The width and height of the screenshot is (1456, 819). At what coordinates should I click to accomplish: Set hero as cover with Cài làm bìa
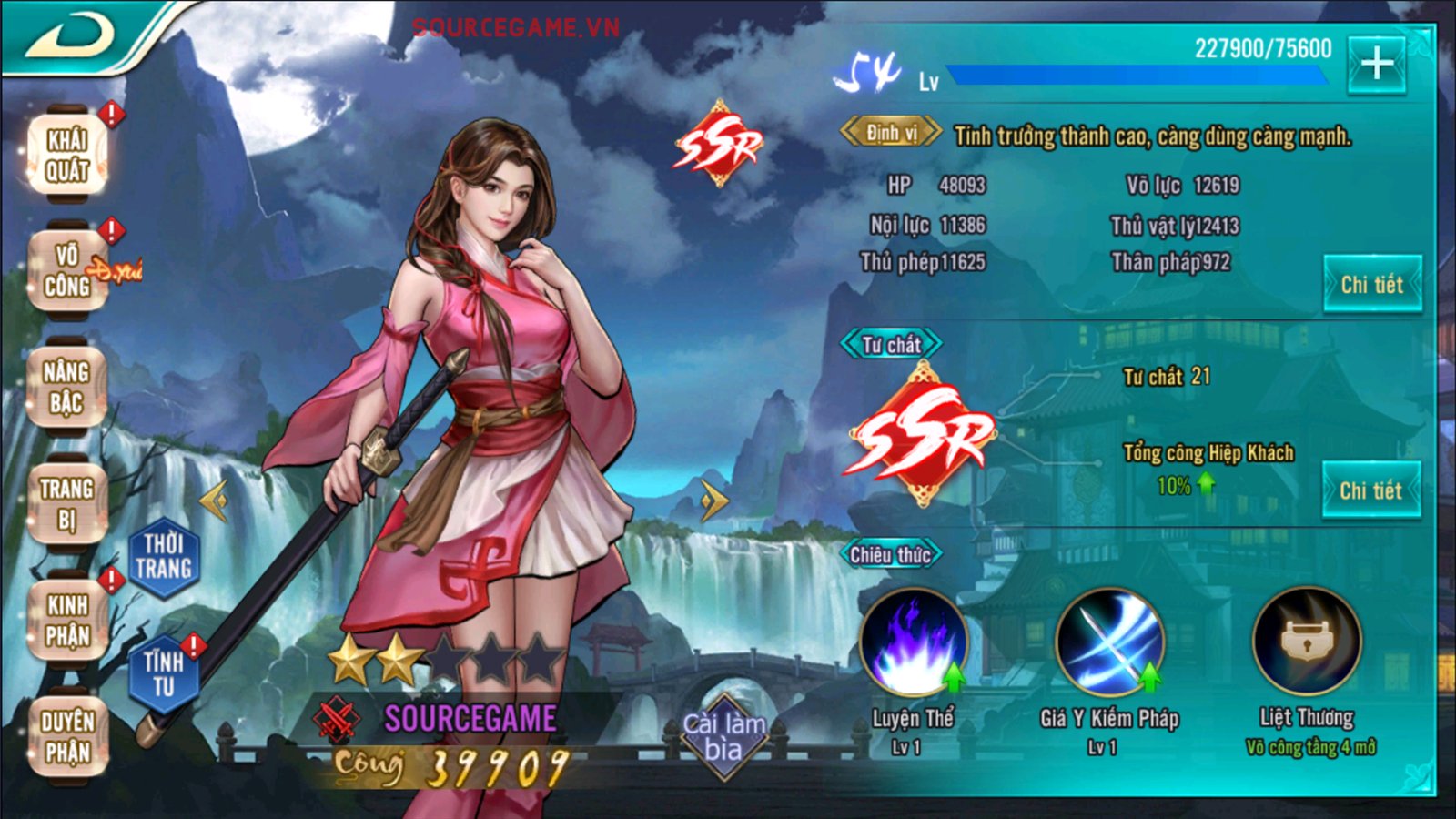(x=724, y=737)
